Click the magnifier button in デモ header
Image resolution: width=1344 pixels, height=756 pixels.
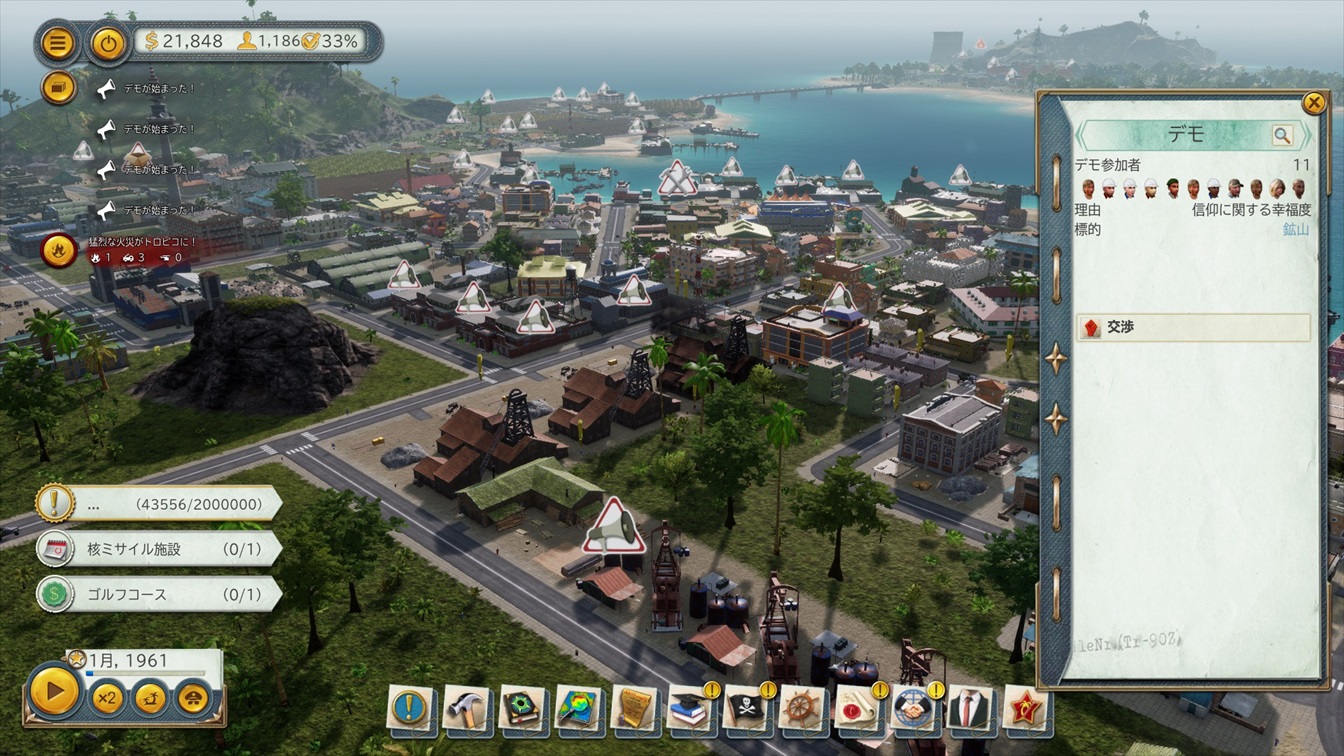1282,136
